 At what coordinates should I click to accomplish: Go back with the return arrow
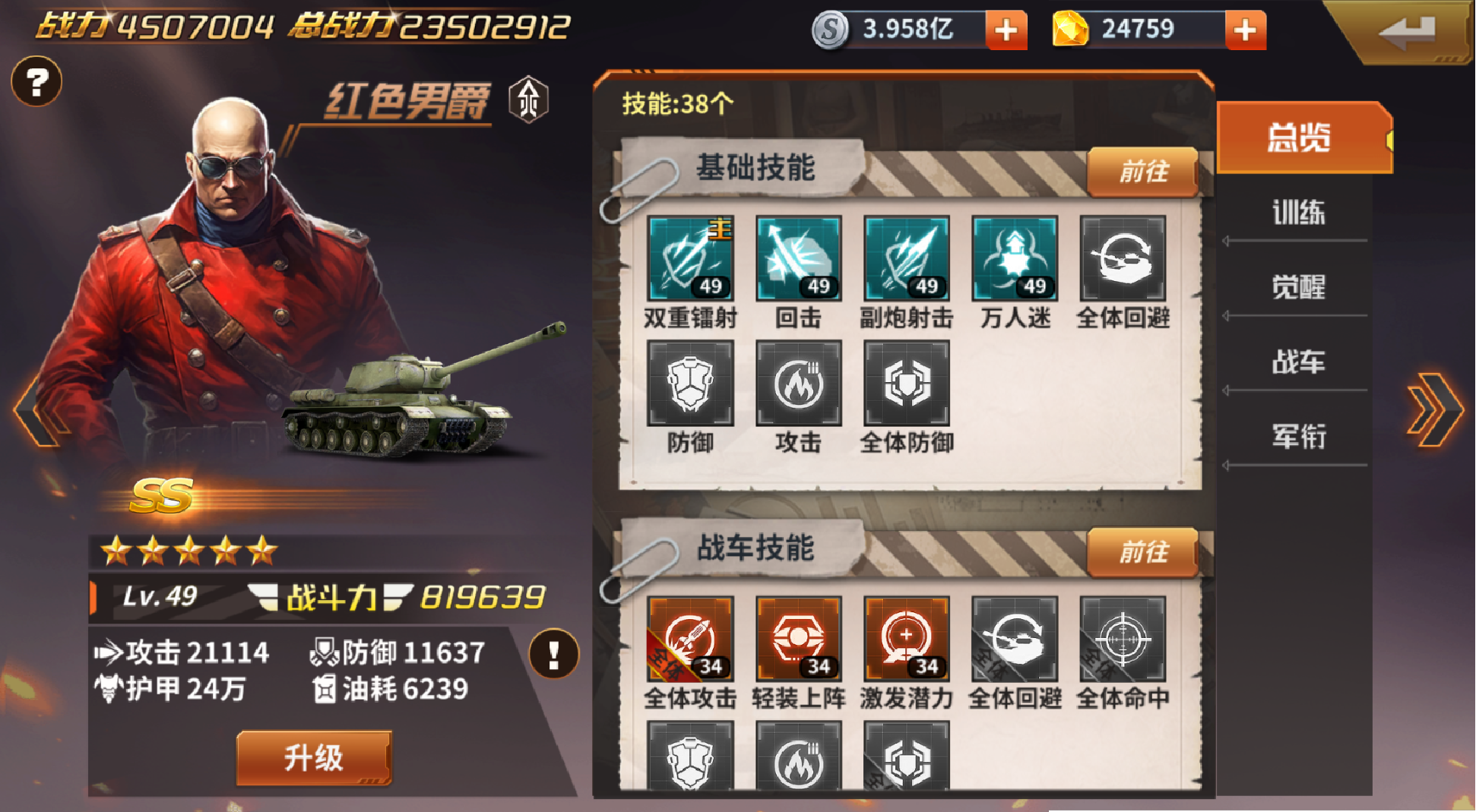tap(1407, 32)
